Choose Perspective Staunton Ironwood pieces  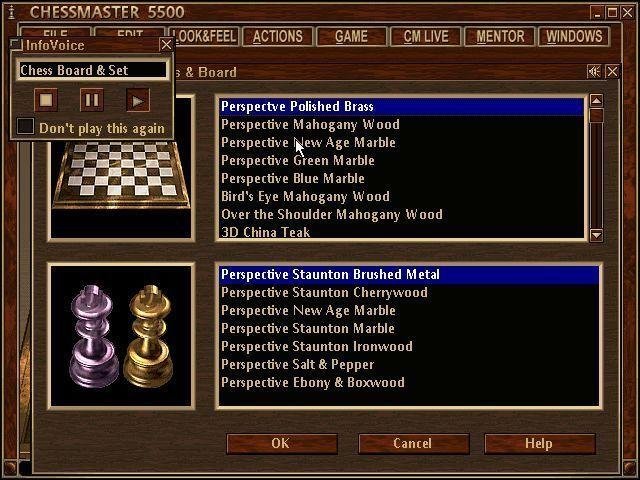tap(317, 346)
